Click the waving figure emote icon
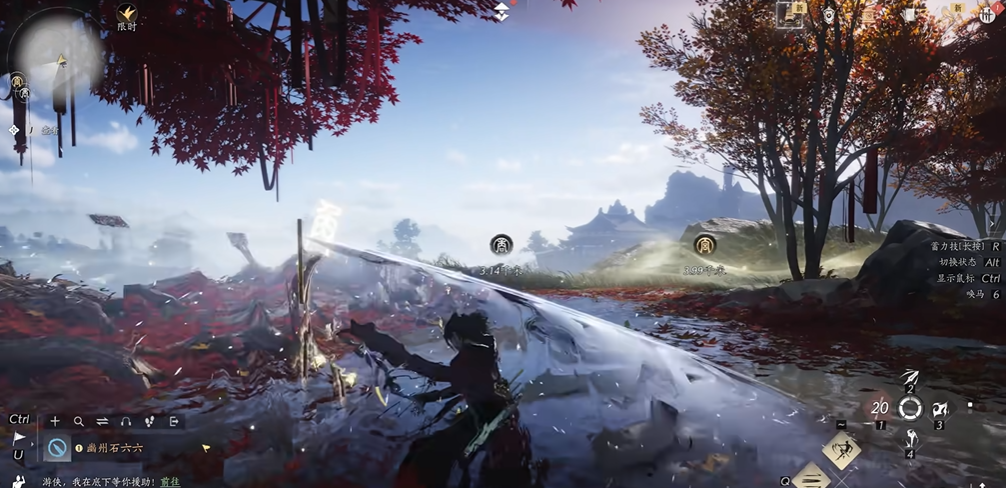The width and height of the screenshot is (1006, 488). (18, 481)
